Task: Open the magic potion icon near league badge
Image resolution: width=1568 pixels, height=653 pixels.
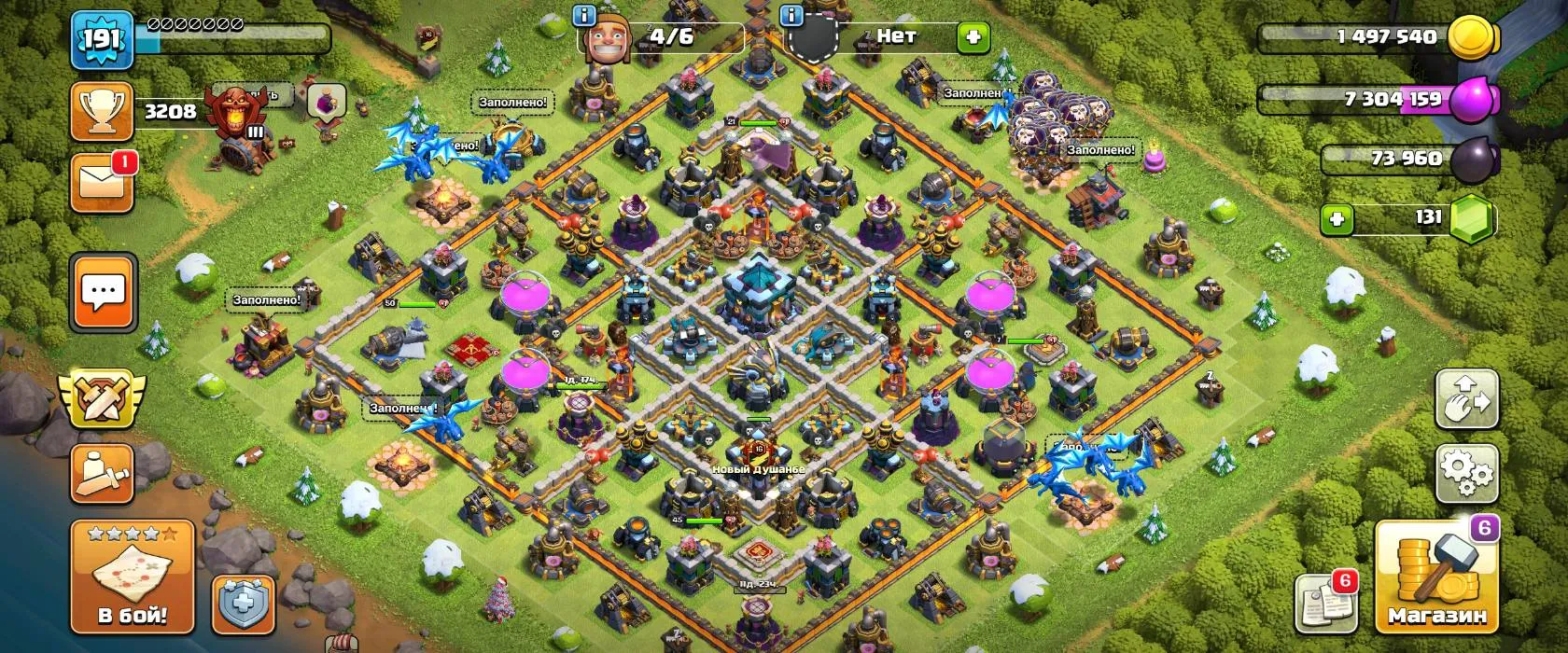Action: [326, 99]
